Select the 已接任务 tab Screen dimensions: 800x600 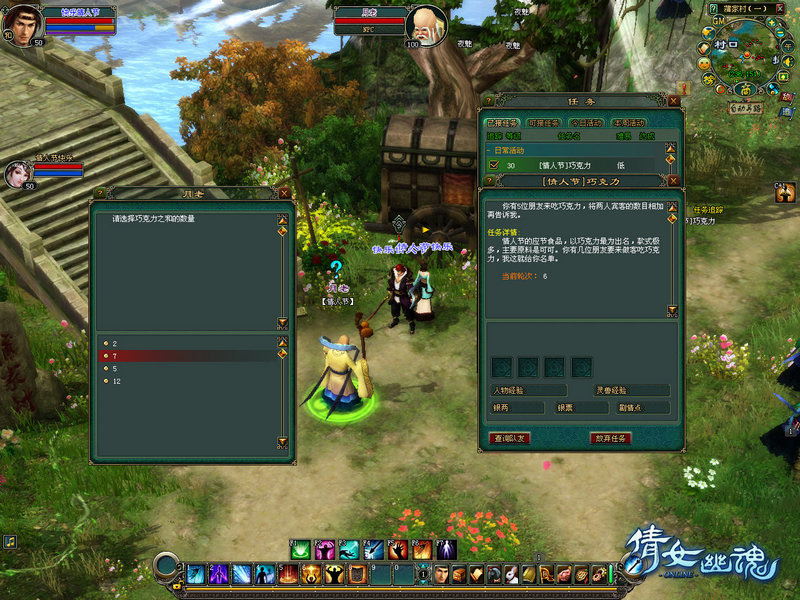[x=503, y=123]
